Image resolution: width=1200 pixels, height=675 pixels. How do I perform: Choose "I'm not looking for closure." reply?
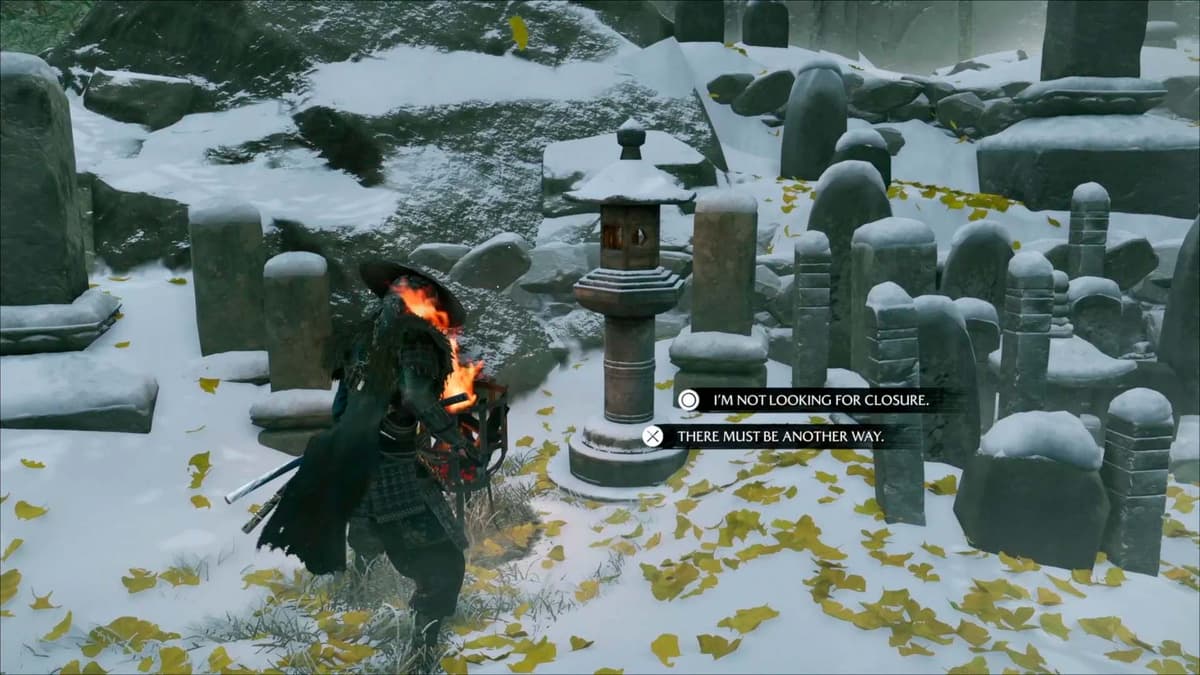[820, 401]
